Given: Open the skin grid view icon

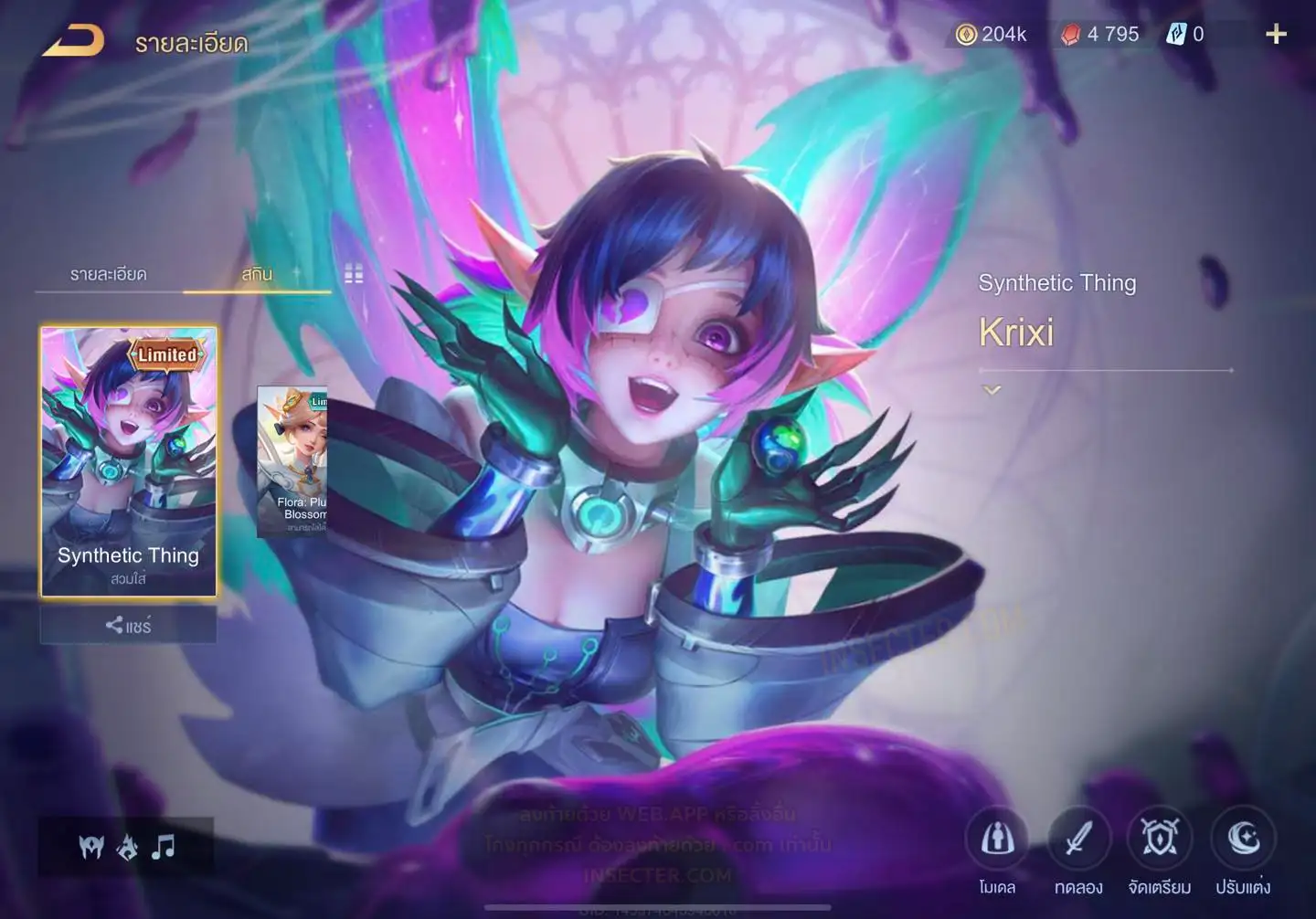Looking at the screenshot, I should click(354, 274).
